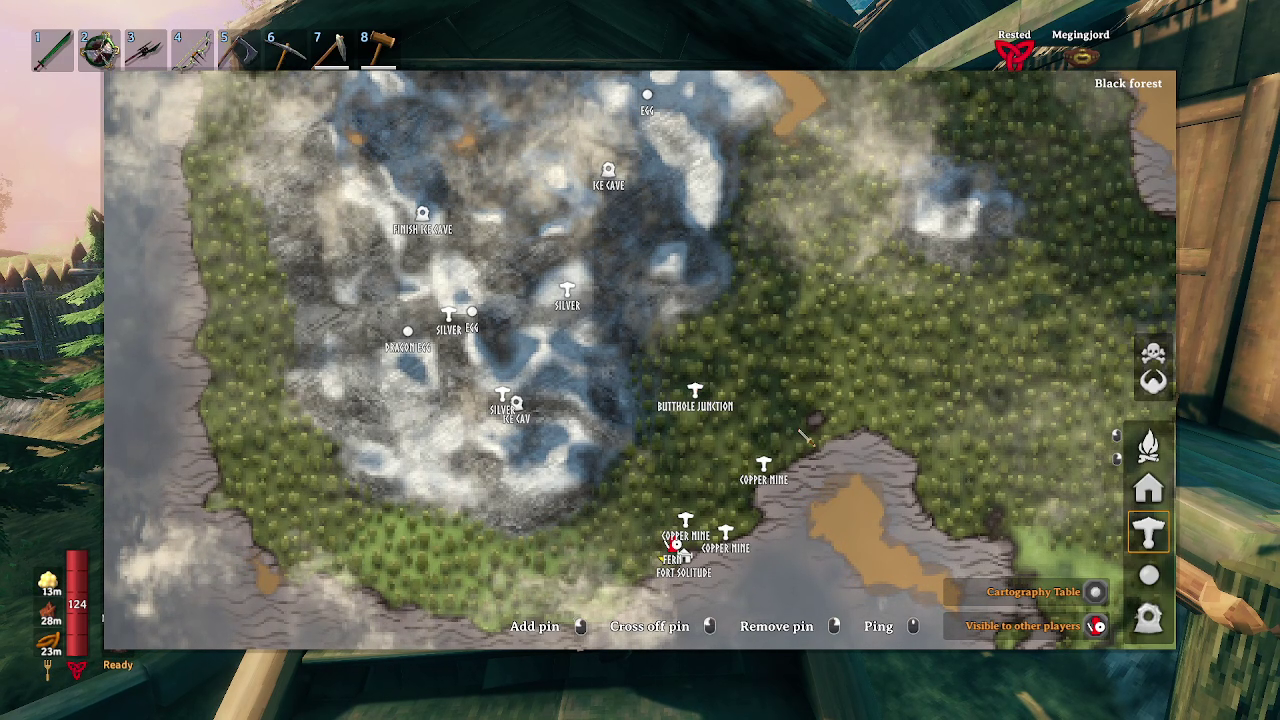
Task: Choose the portal pin icon
Action: (1149, 618)
